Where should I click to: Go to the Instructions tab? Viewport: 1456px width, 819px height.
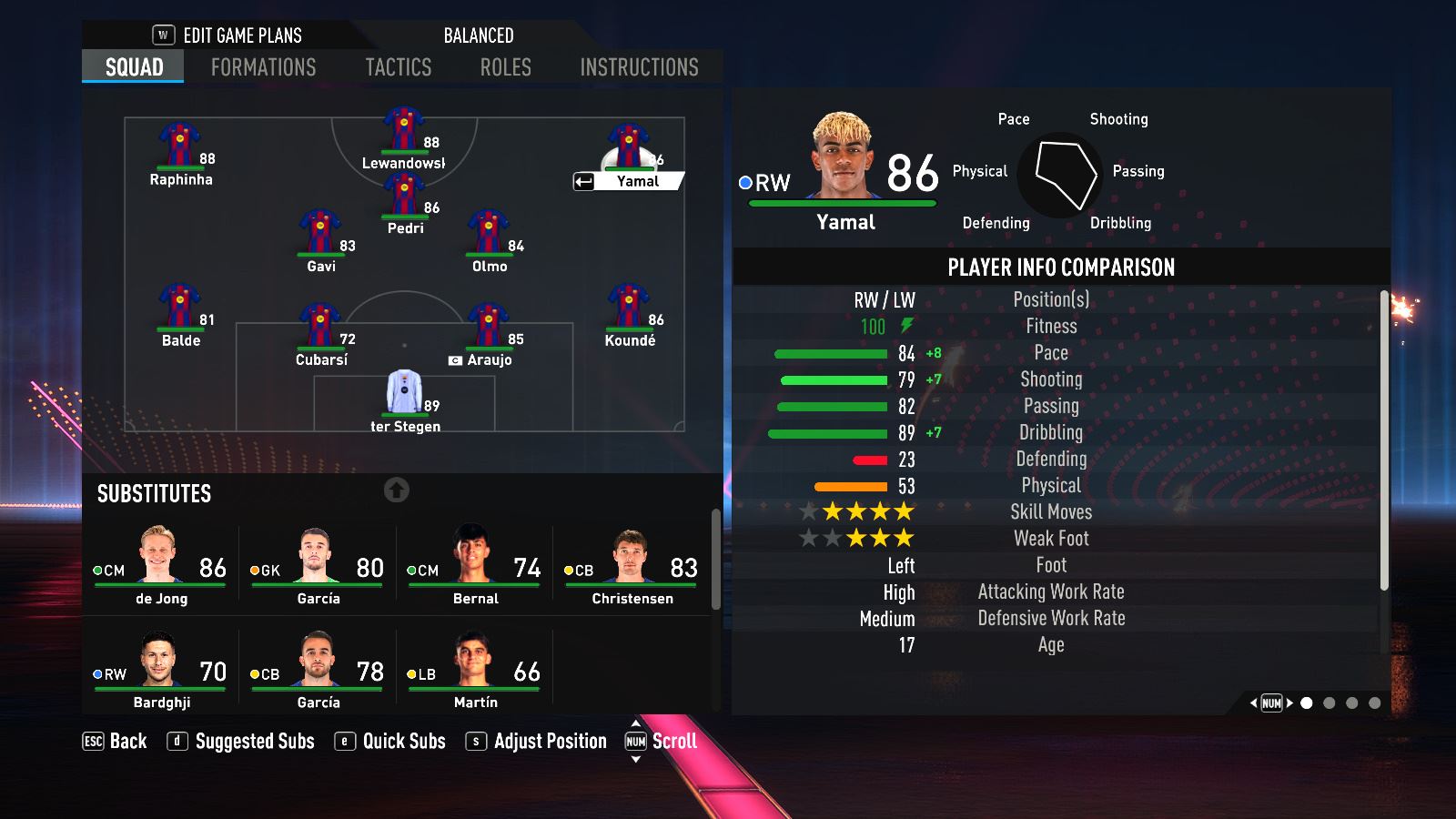[639, 67]
